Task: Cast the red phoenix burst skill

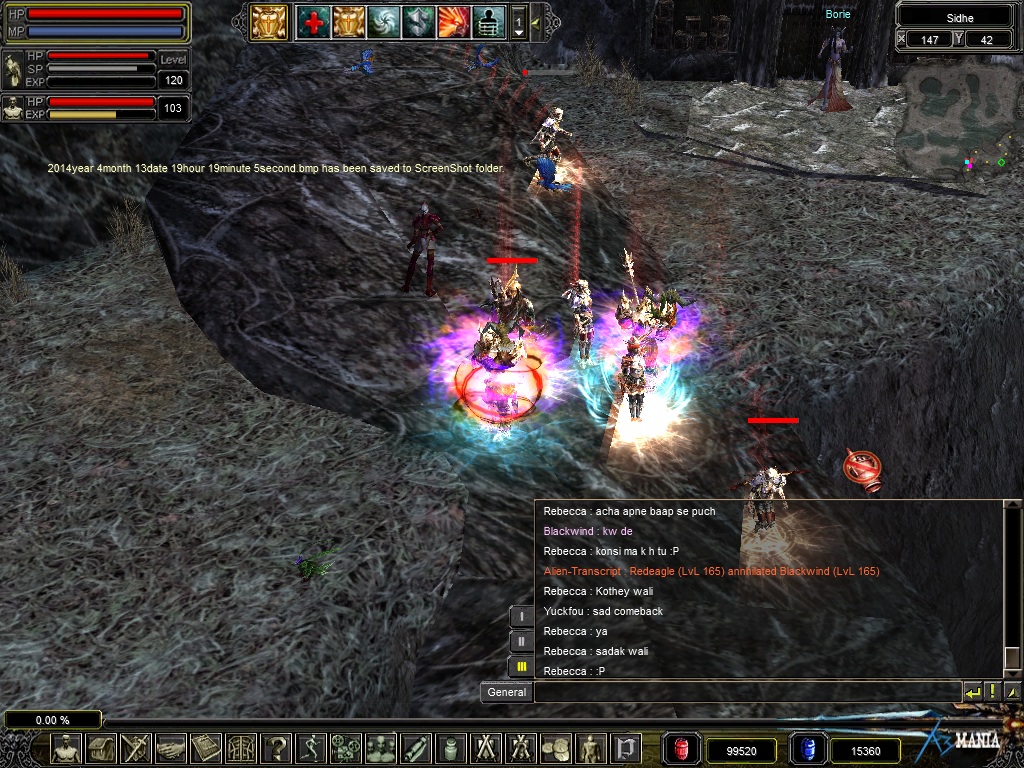Action: (453, 21)
